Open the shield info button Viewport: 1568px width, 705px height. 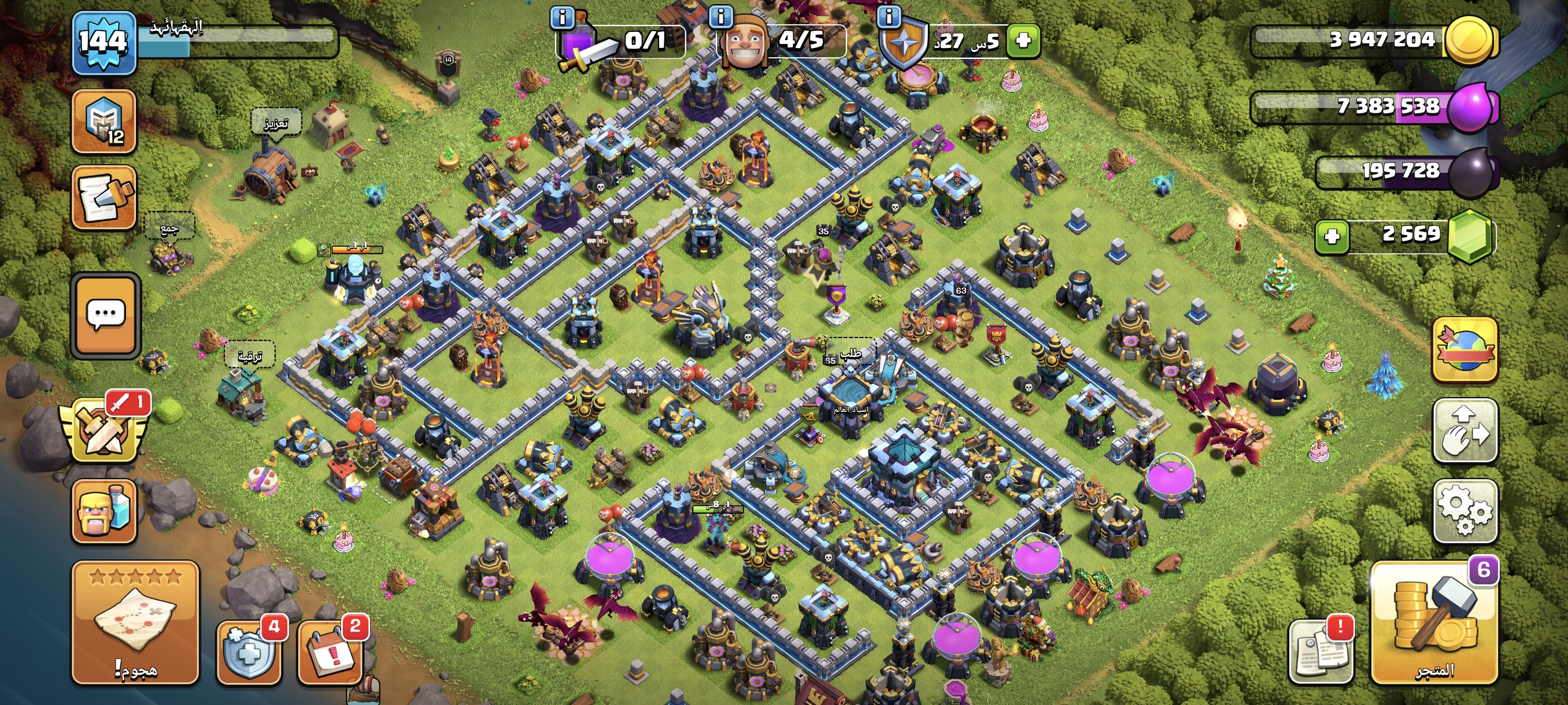coord(889,17)
